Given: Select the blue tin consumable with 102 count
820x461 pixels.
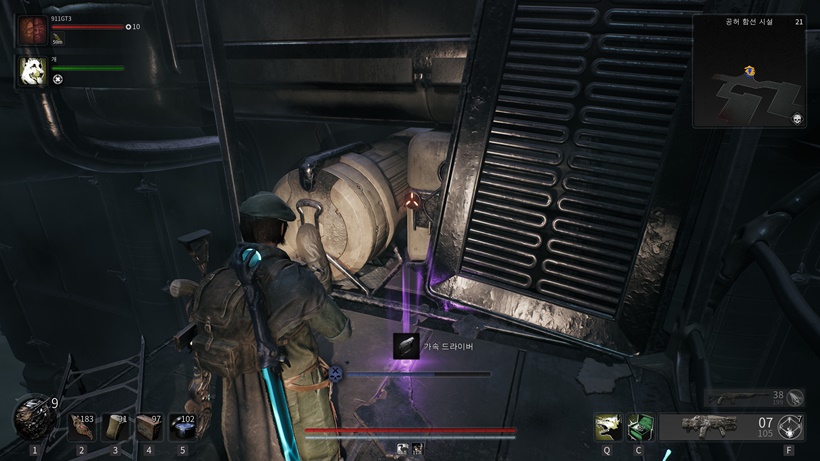Looking at the screenshot, I should coord(182,426).
